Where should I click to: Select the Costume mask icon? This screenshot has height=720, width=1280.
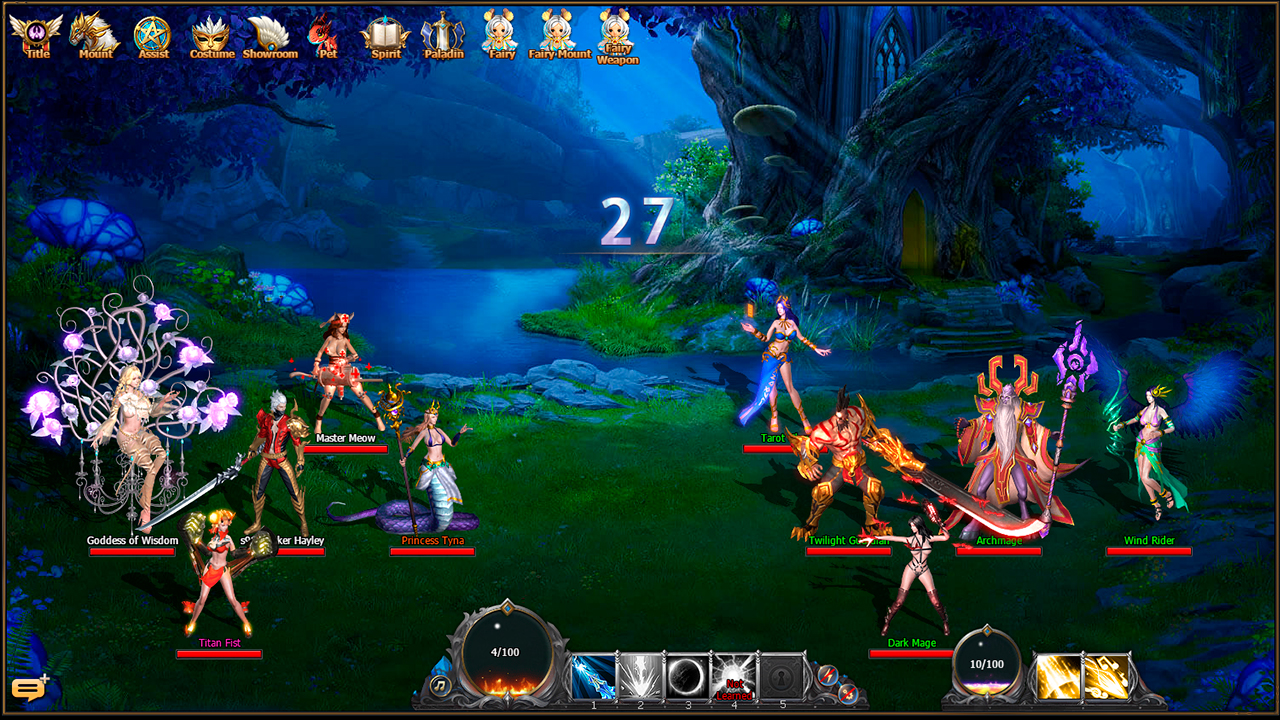tap(210, 33)
